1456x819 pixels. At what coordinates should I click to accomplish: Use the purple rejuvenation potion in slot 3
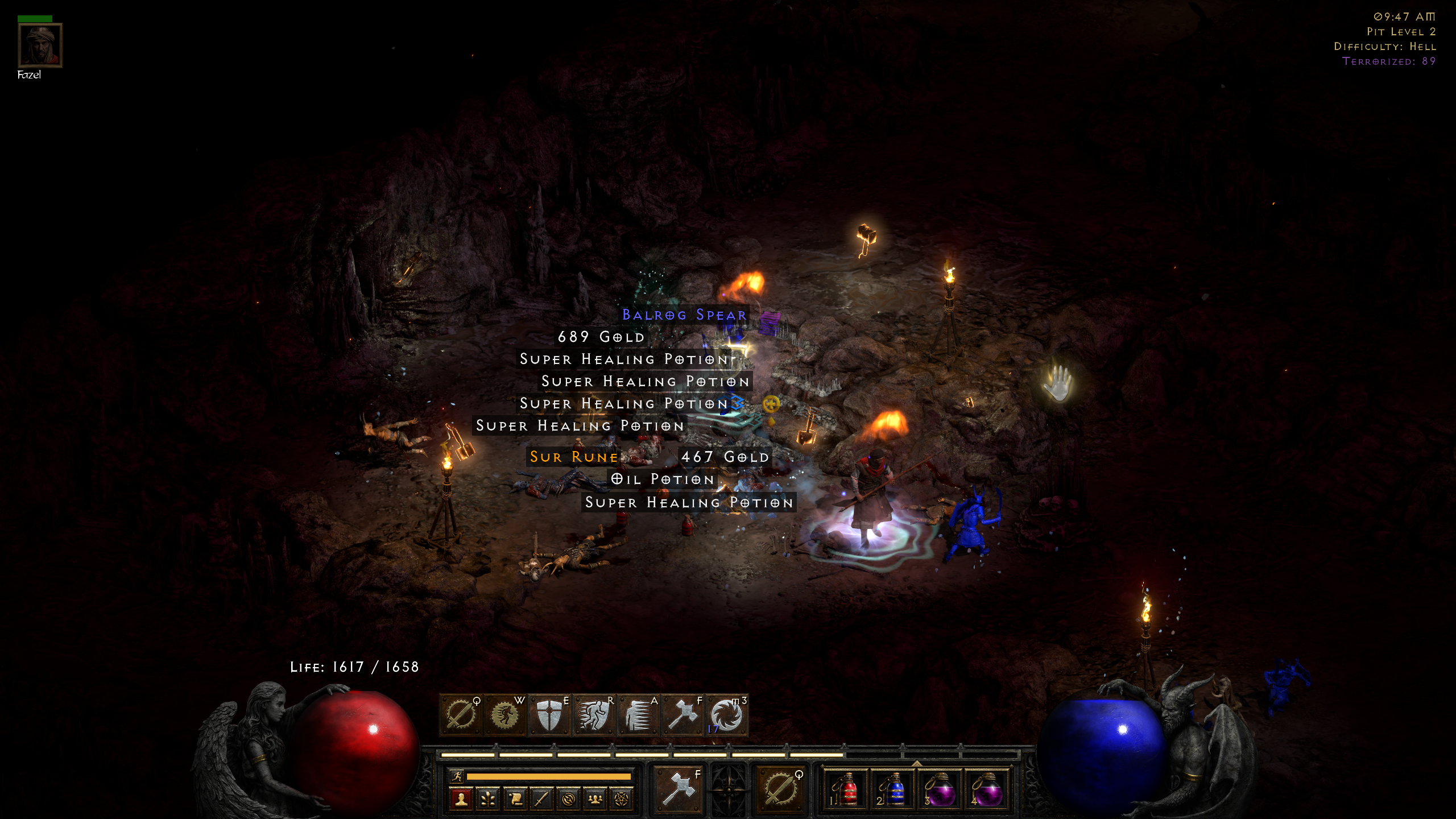click(940, 791)
